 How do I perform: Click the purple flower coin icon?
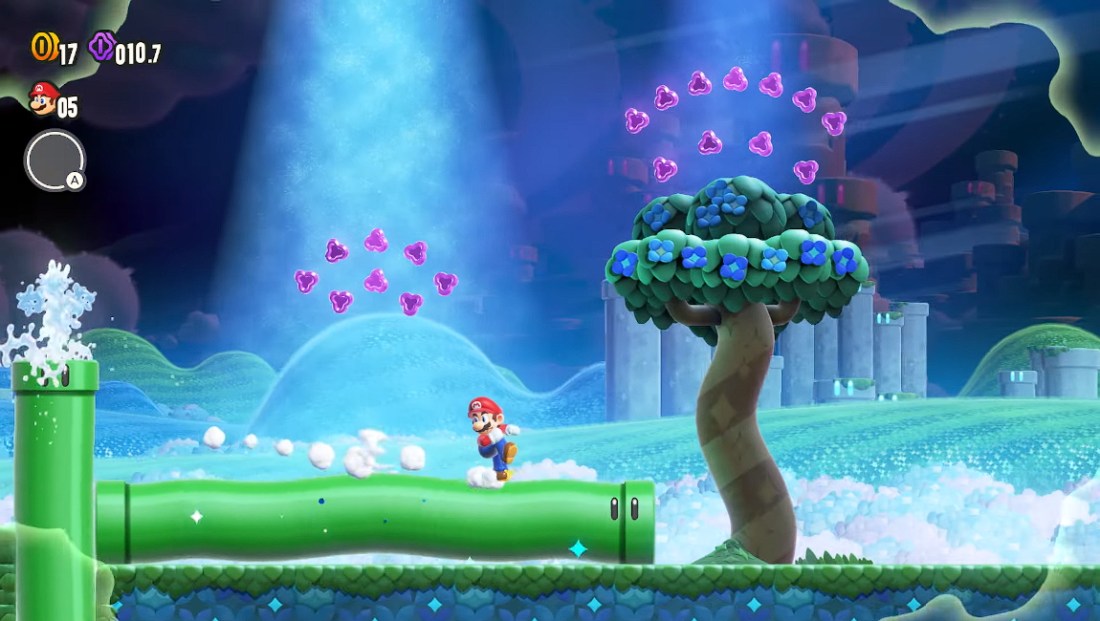click(102, 46)
